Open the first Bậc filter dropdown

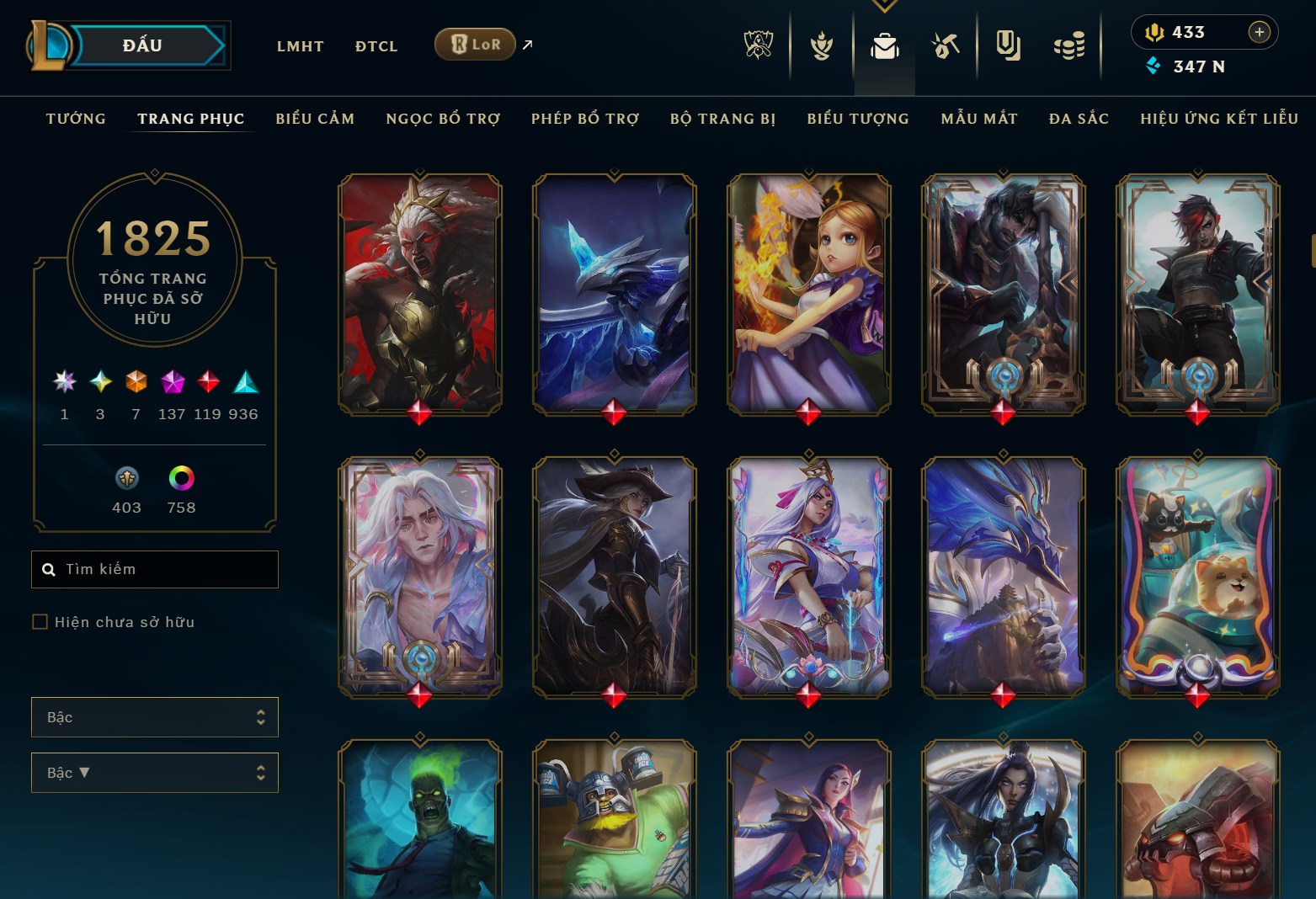click(x=155, y=717)
